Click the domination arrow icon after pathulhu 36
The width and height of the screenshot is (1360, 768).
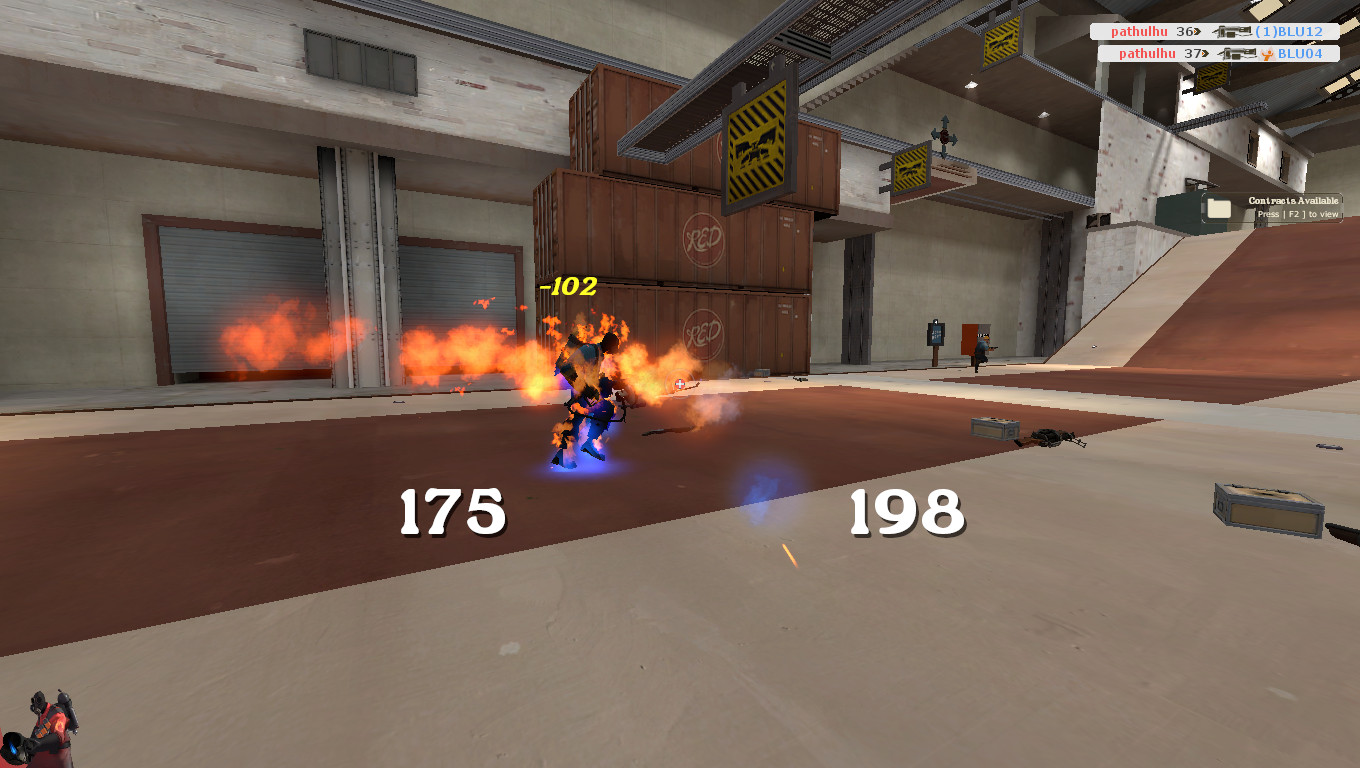[1198, 31]
